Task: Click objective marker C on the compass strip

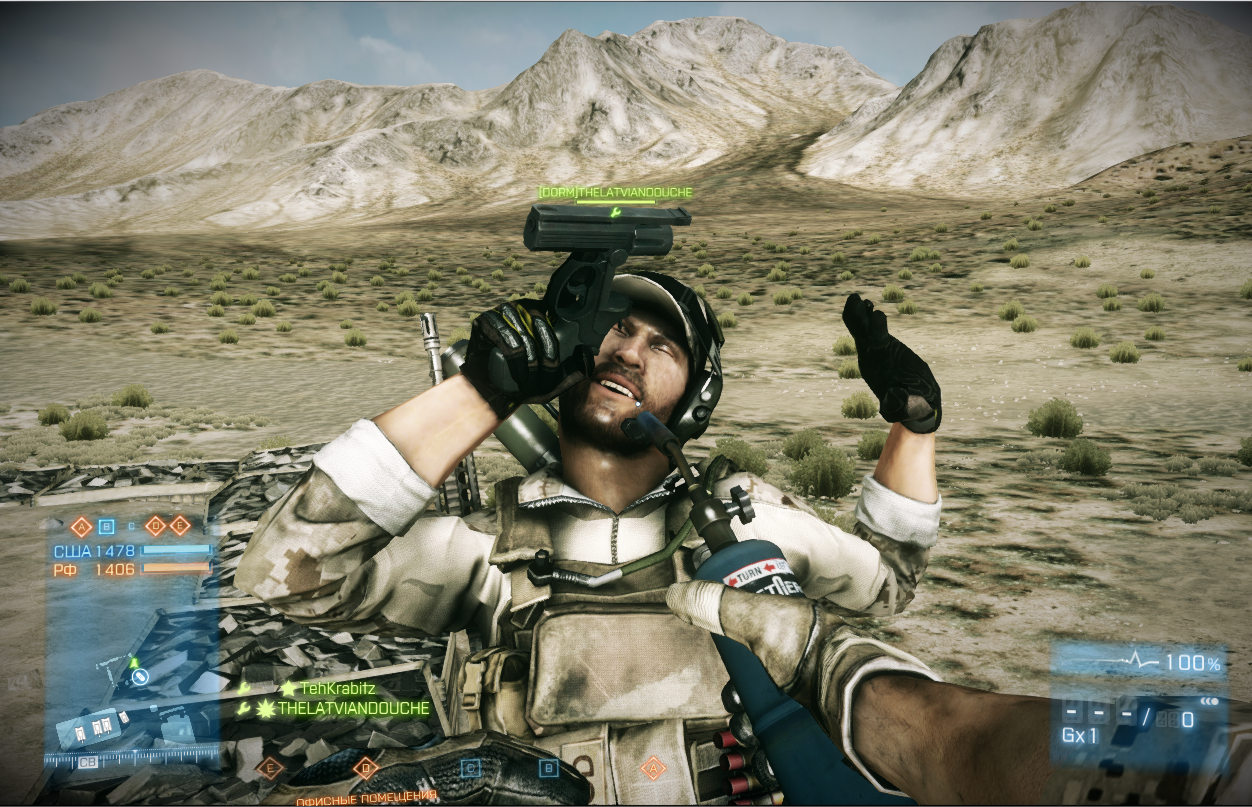Action: click(470, 768)
